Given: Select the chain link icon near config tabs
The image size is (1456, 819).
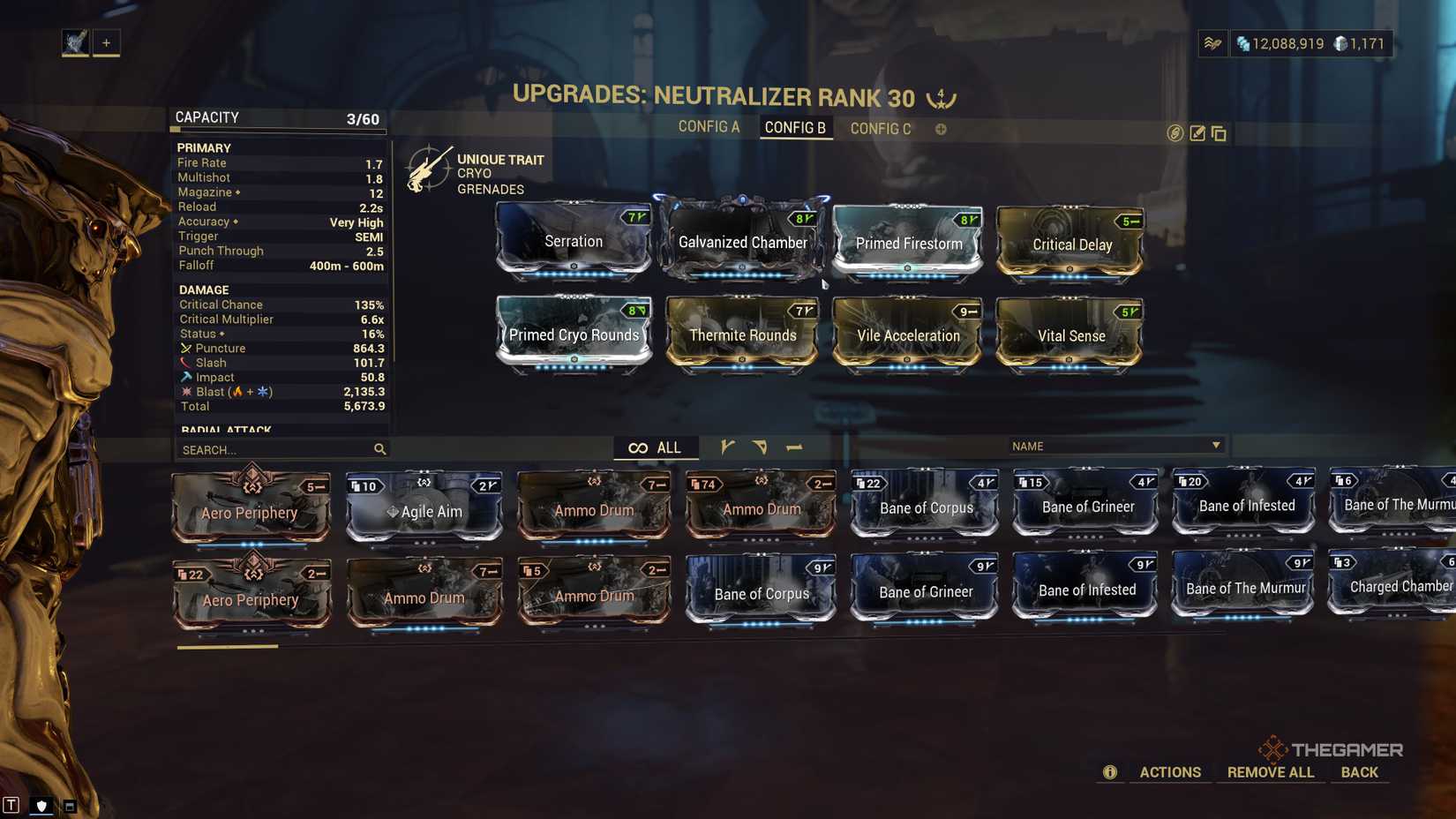Looking at the screenshot, I should pos(1174,134).
